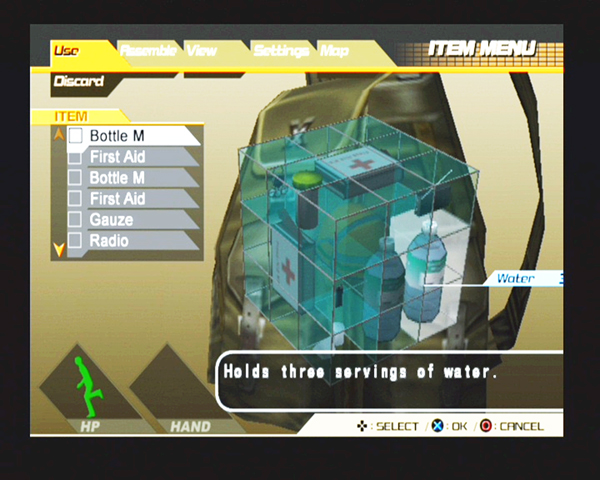Click the item list's up arrow

(58, 133)
